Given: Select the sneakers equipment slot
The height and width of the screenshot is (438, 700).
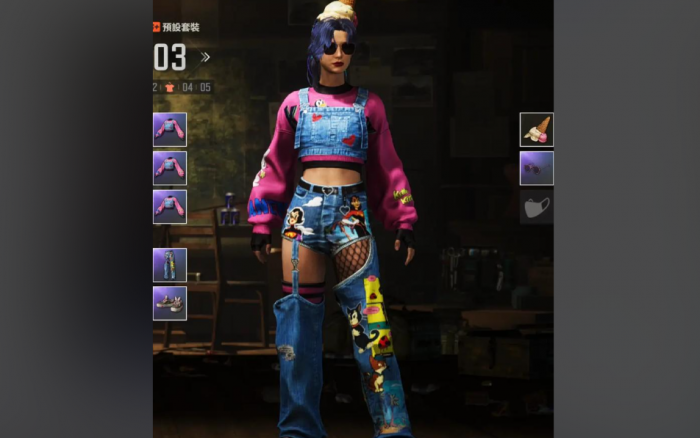Looking at the screenshot, I should [169, 303].
